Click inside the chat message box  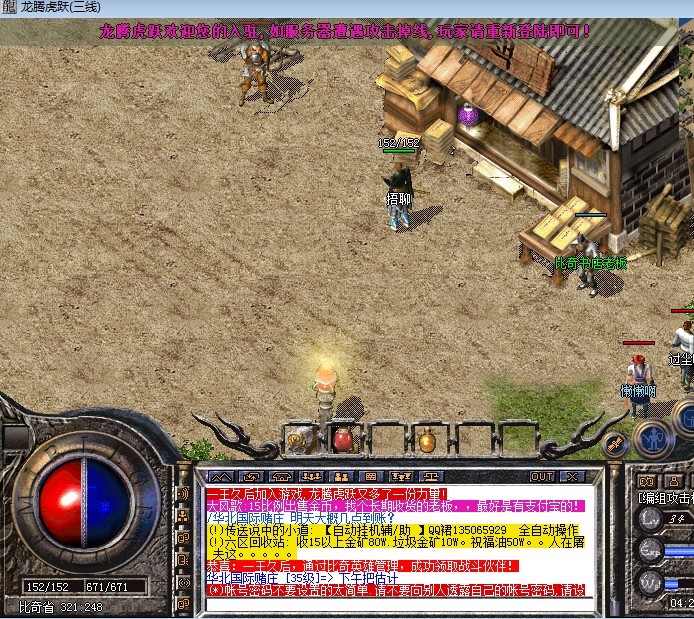pos(400,540)
